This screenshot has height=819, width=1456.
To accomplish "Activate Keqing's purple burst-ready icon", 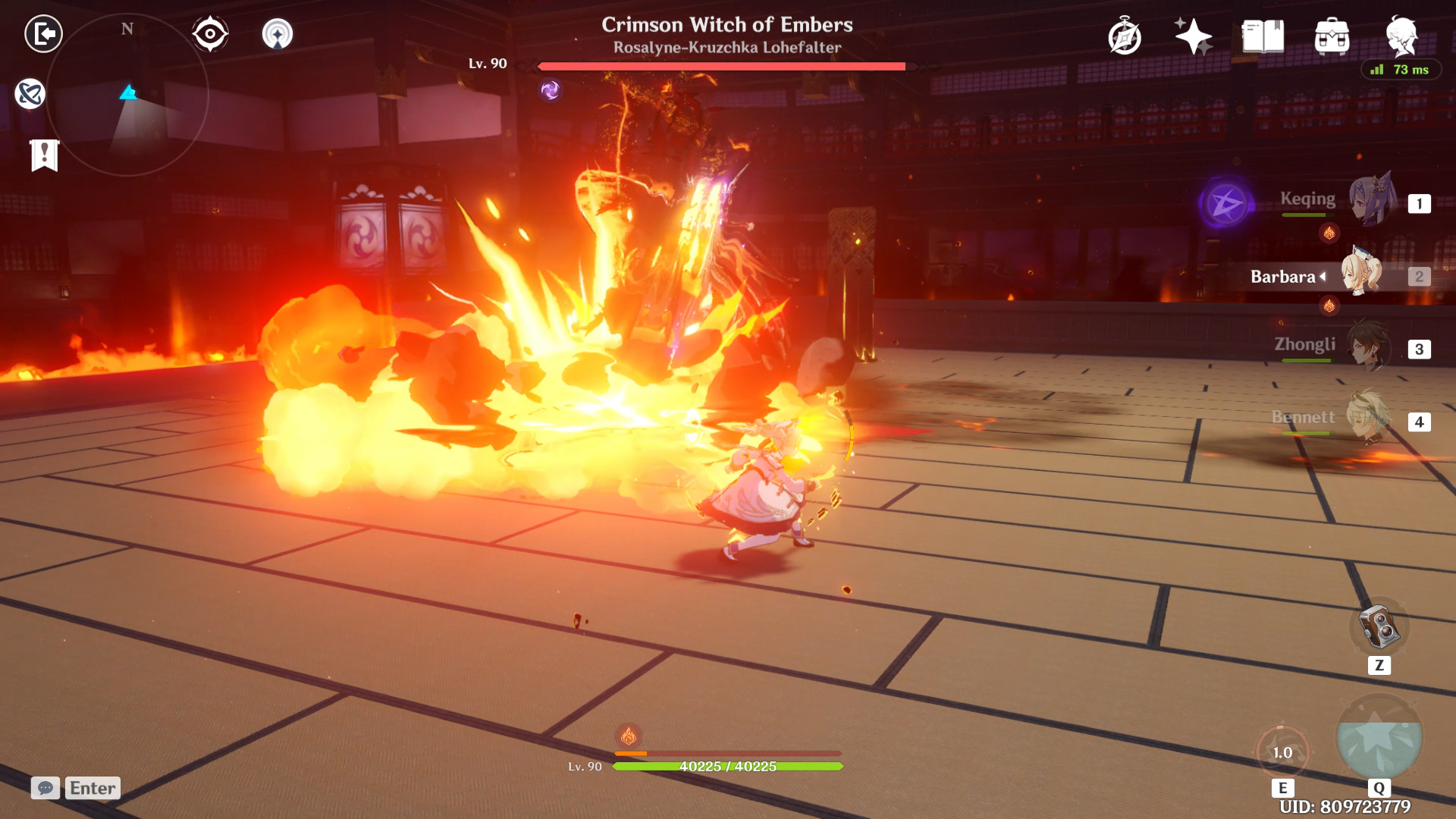I will pyautogui.click(x=1225, y=203).
